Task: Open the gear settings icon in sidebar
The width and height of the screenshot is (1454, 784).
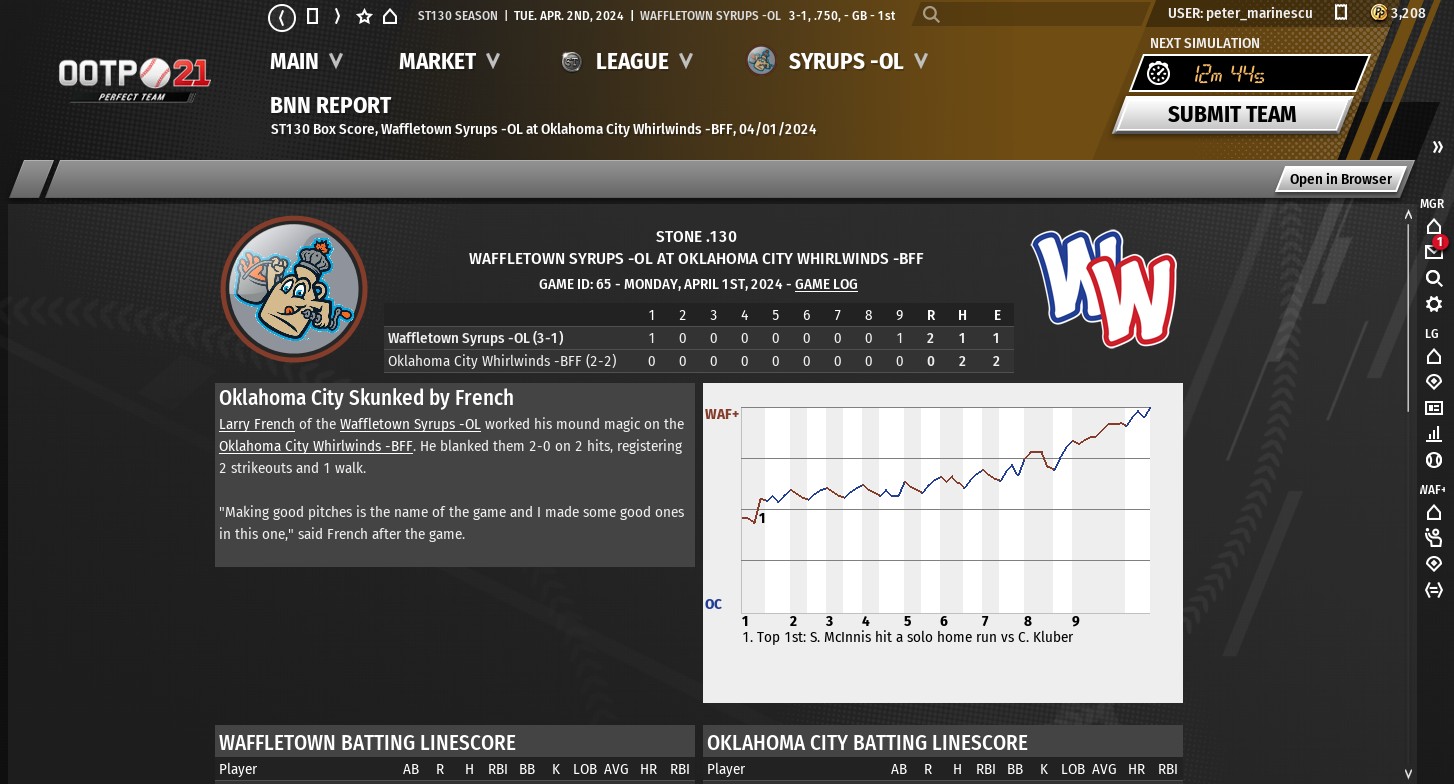Action: (x=1434, y=304)
